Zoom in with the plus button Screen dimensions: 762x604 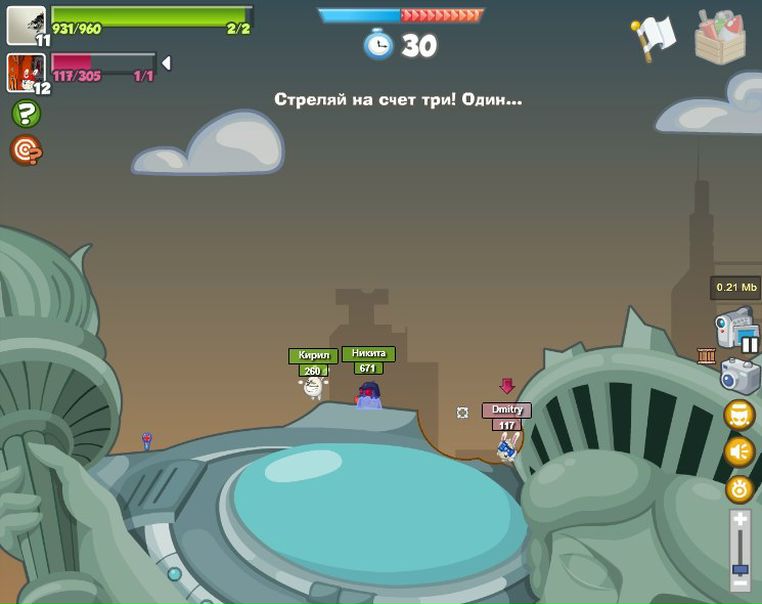740,518
